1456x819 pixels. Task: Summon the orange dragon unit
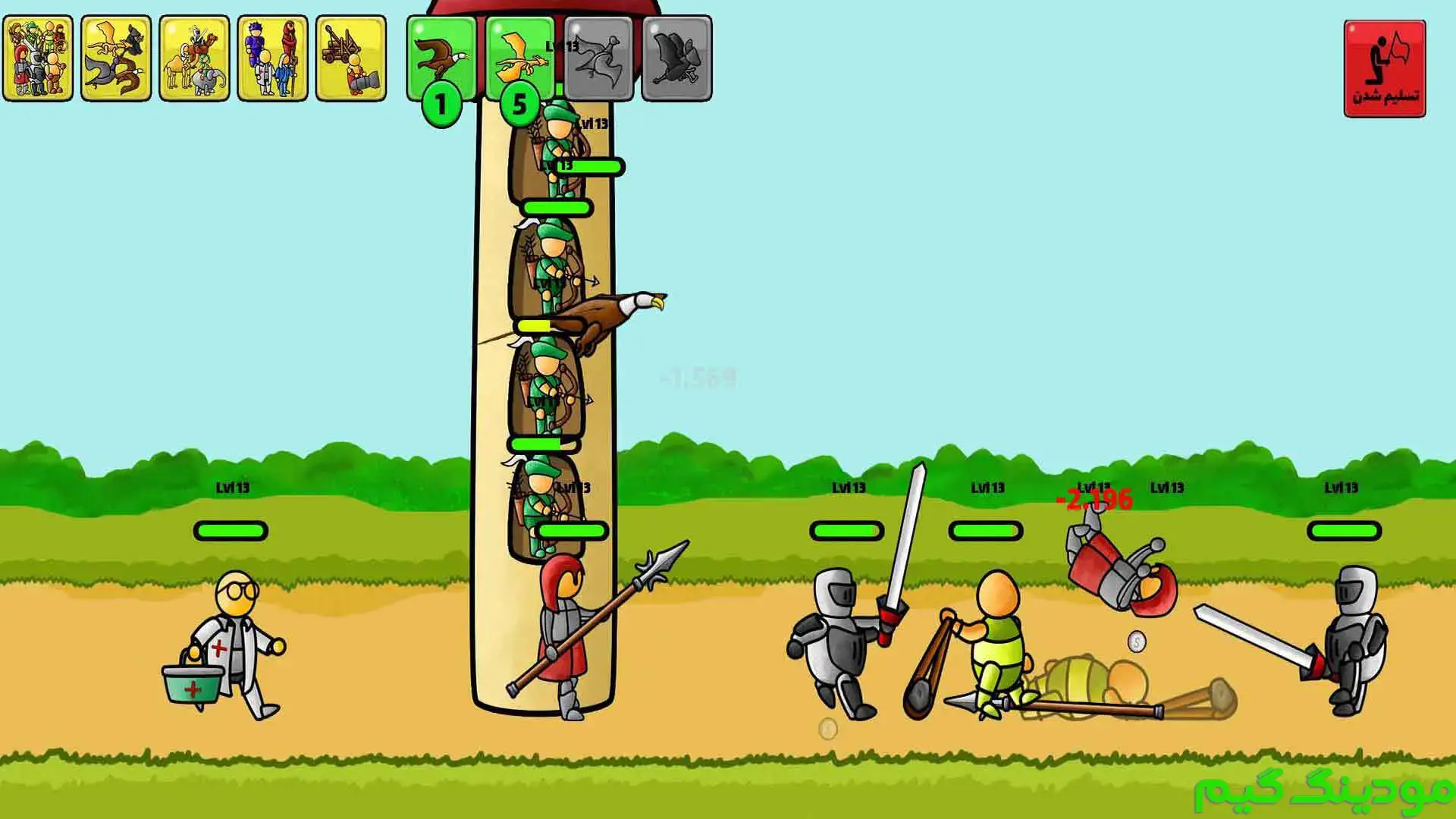click(520, 58)
